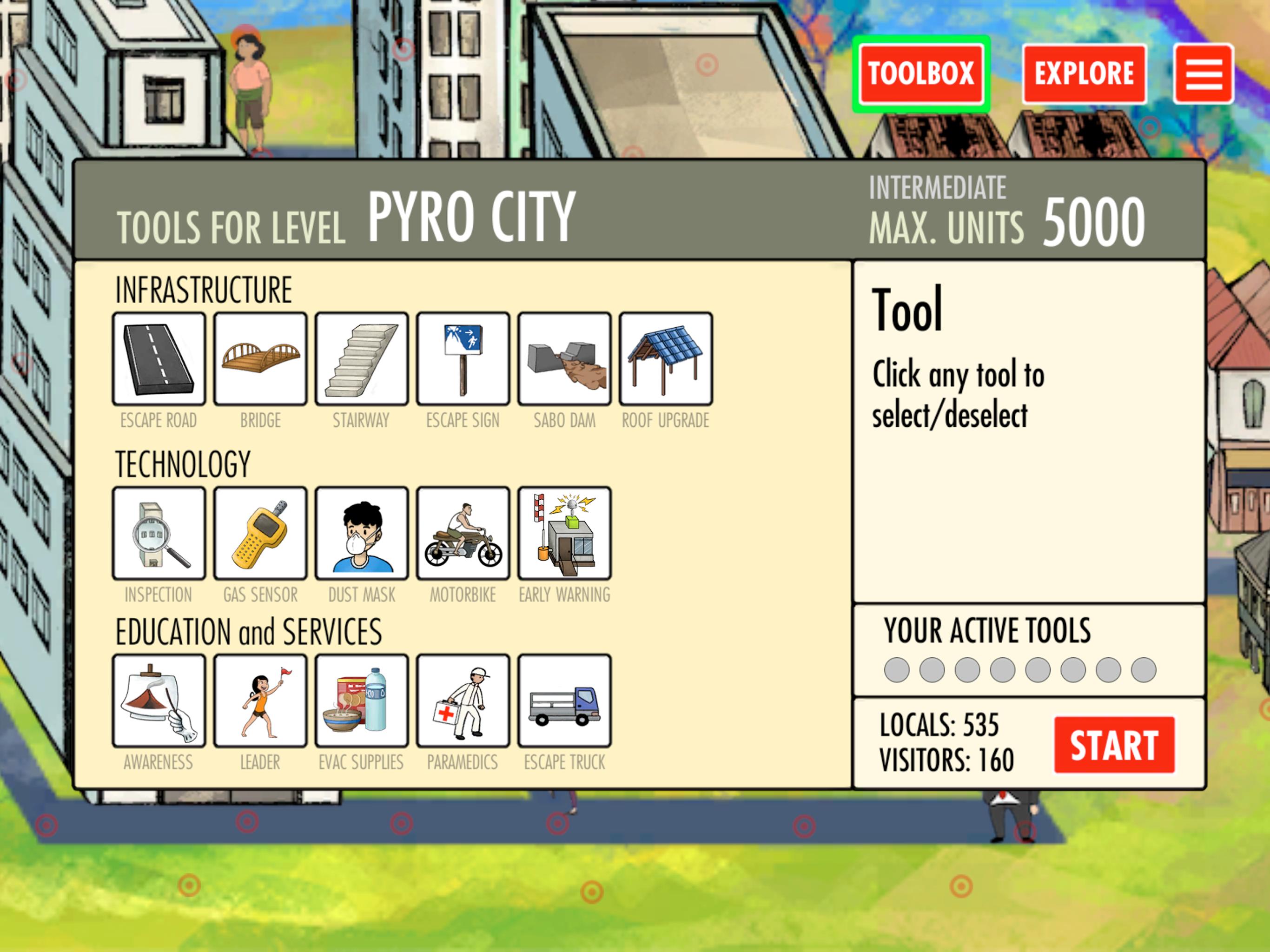This screenshot has height=952, width=1270.
Task: Start the Pyro City level
Action: 1114,745
